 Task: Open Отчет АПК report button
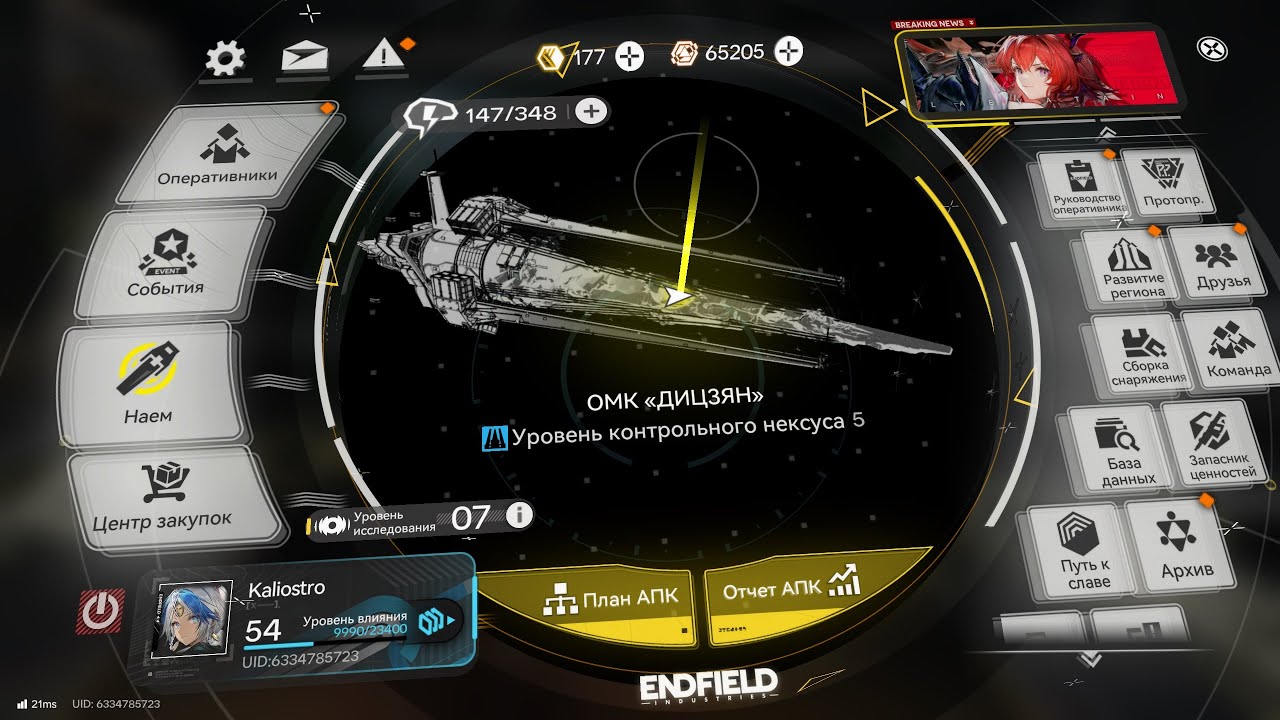point(792,590)
